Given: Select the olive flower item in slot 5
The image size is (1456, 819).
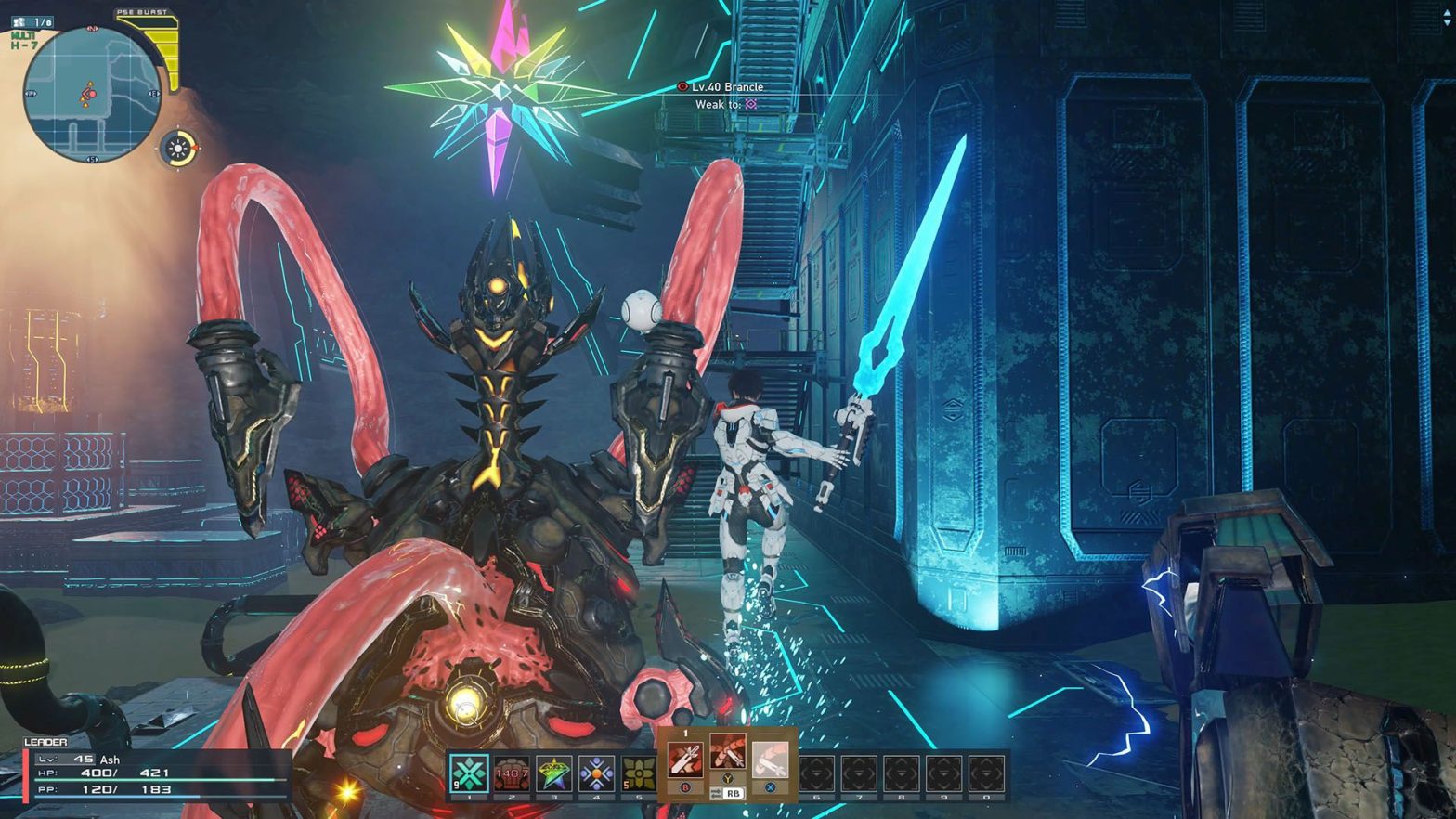Looking at the screenshot, I should tap(639, 773).
